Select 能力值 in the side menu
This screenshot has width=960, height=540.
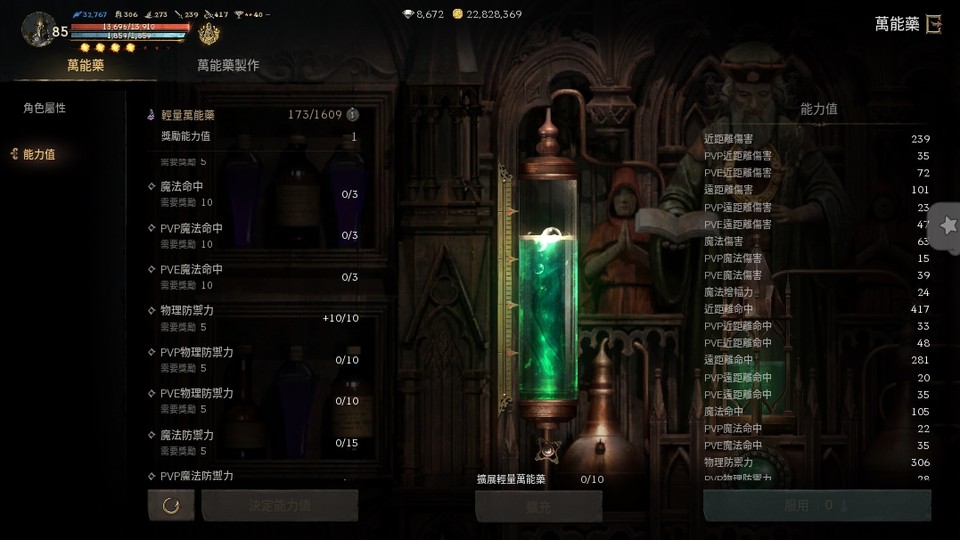(x=39, y=154)
